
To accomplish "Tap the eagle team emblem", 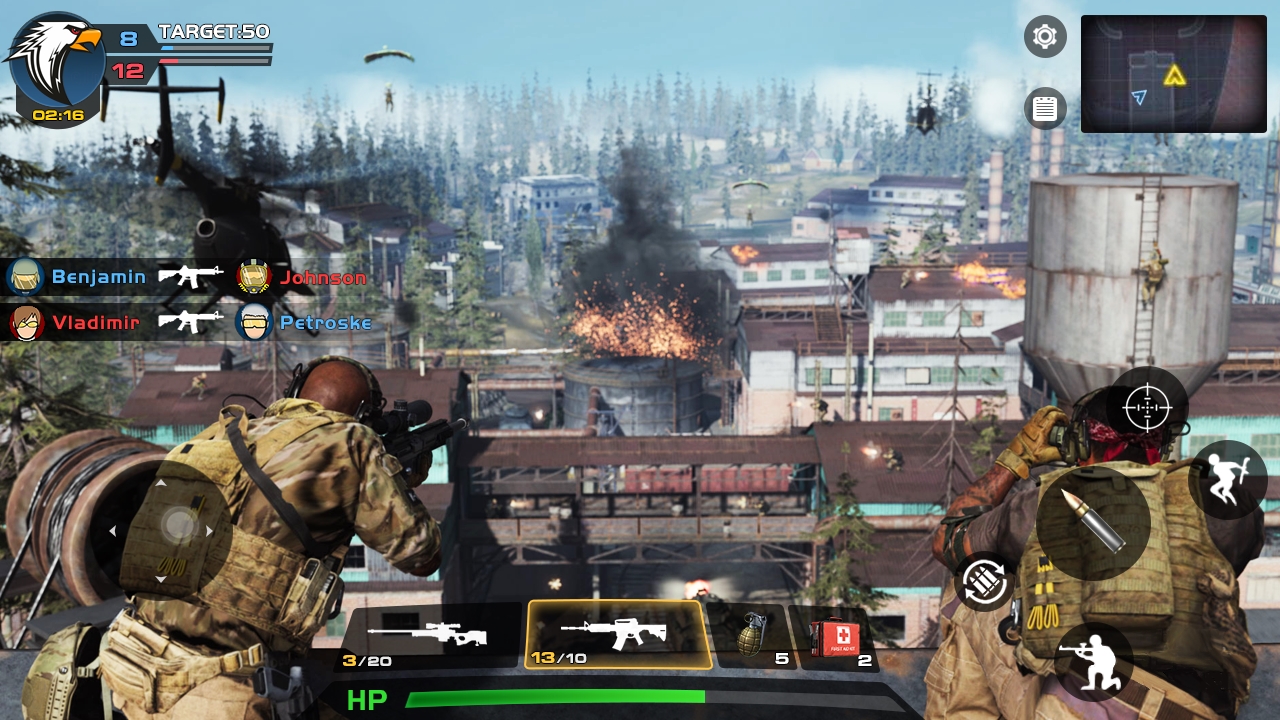I will pyautogui.click(x=55, y=60).
